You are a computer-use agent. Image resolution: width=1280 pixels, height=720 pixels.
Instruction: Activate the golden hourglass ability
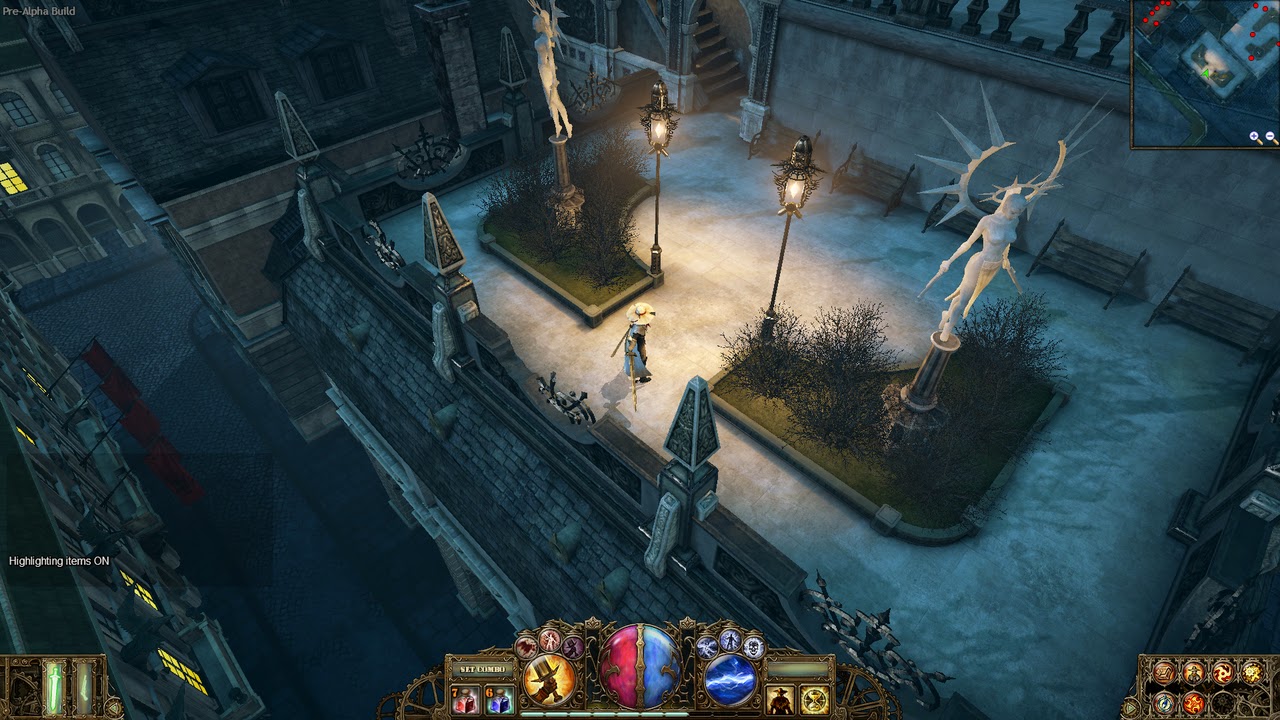814,699
